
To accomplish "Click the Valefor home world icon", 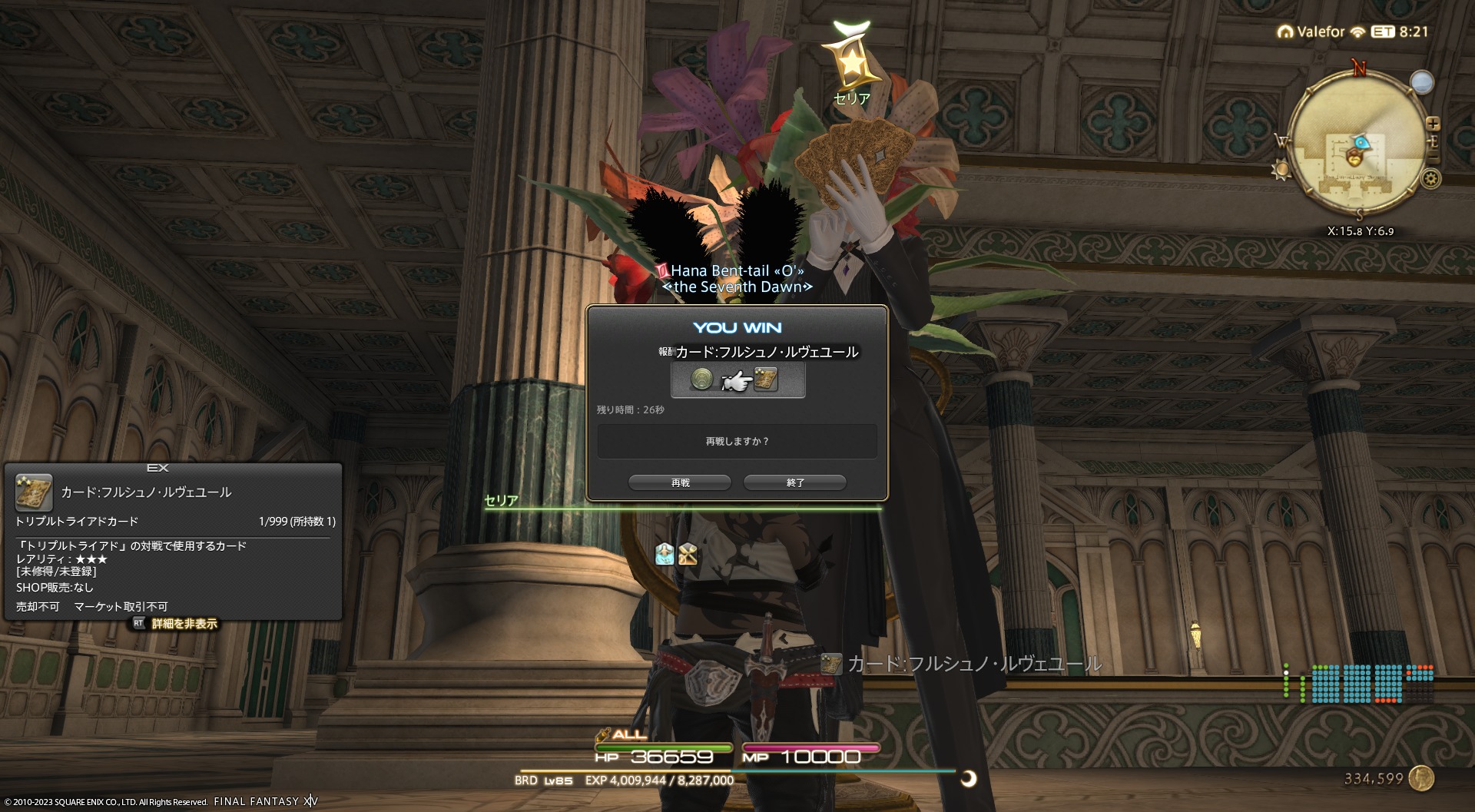I will (1284, 32).
